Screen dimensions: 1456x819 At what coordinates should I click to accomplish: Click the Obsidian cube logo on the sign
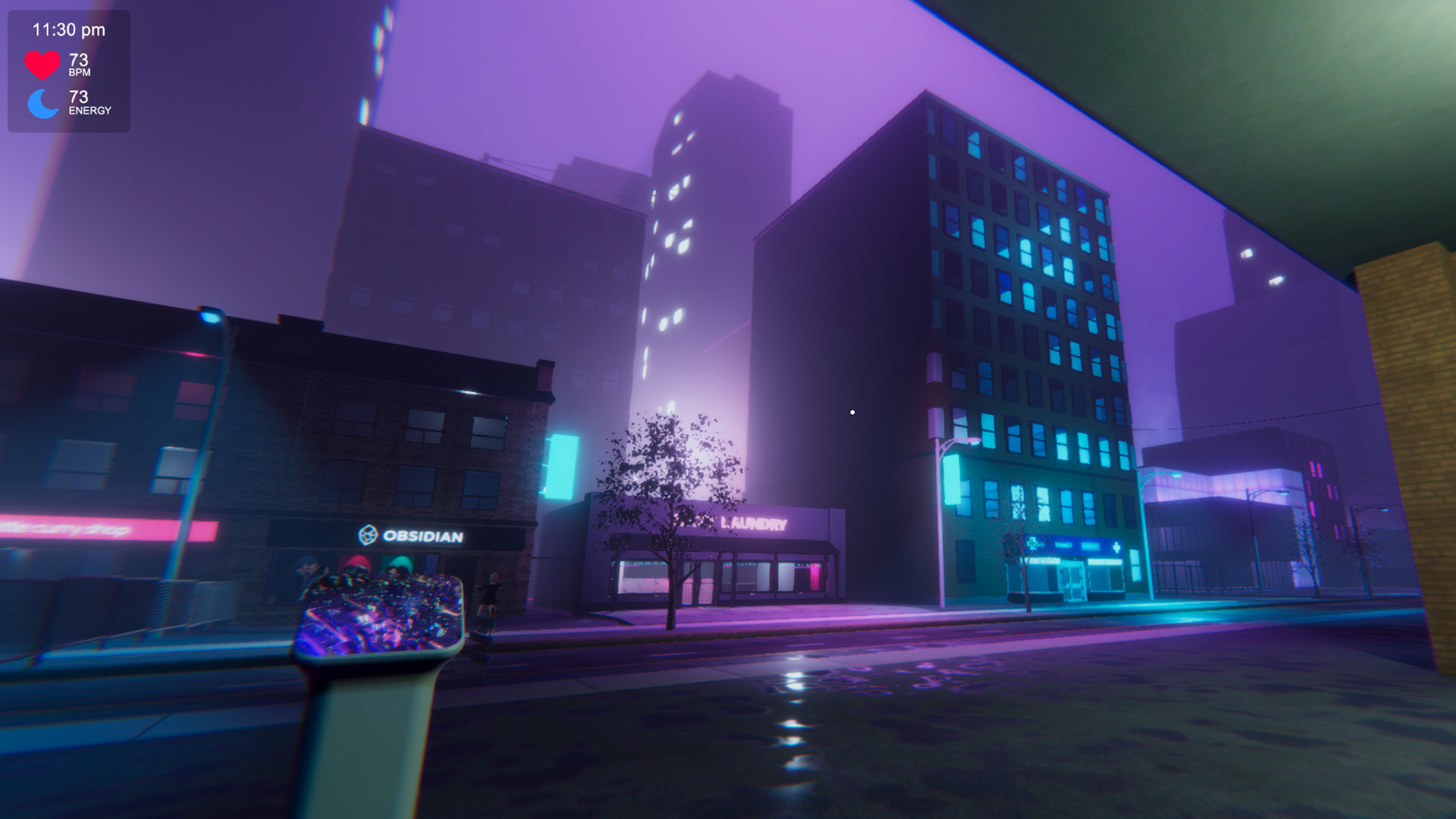click(368, 534)
